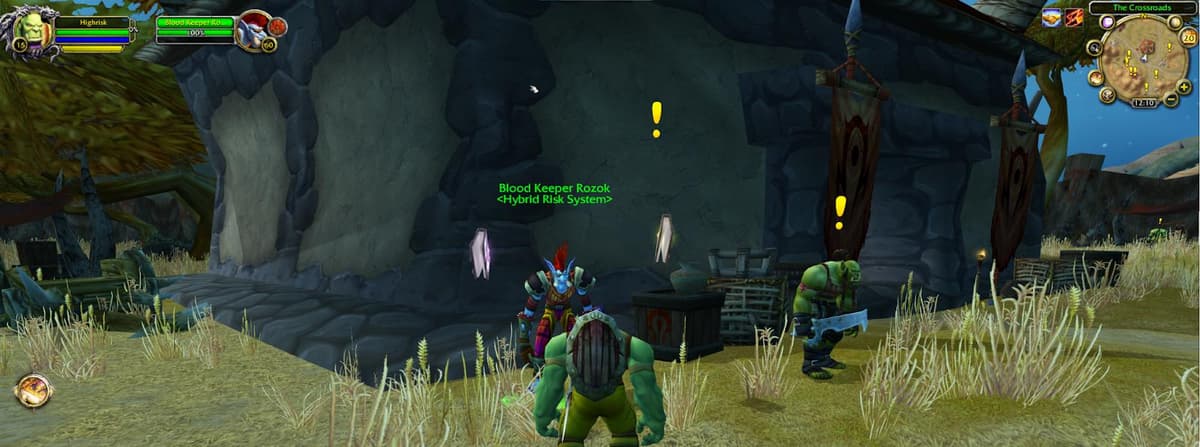Click the red slash buff icon
The width and height of the screenshot is (1200, 447).
1074,17
